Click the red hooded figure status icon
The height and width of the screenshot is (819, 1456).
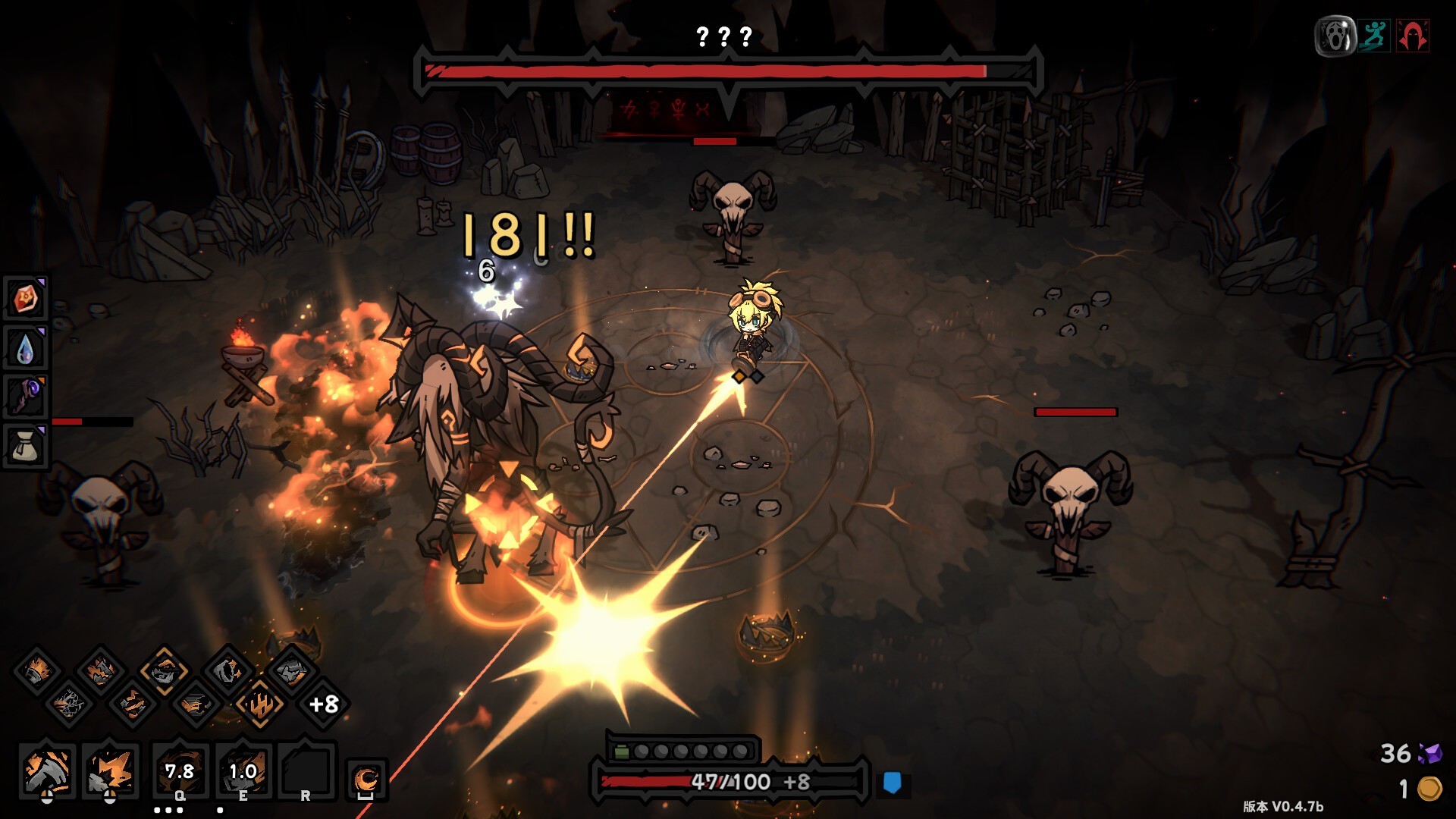click(1412, 36)
